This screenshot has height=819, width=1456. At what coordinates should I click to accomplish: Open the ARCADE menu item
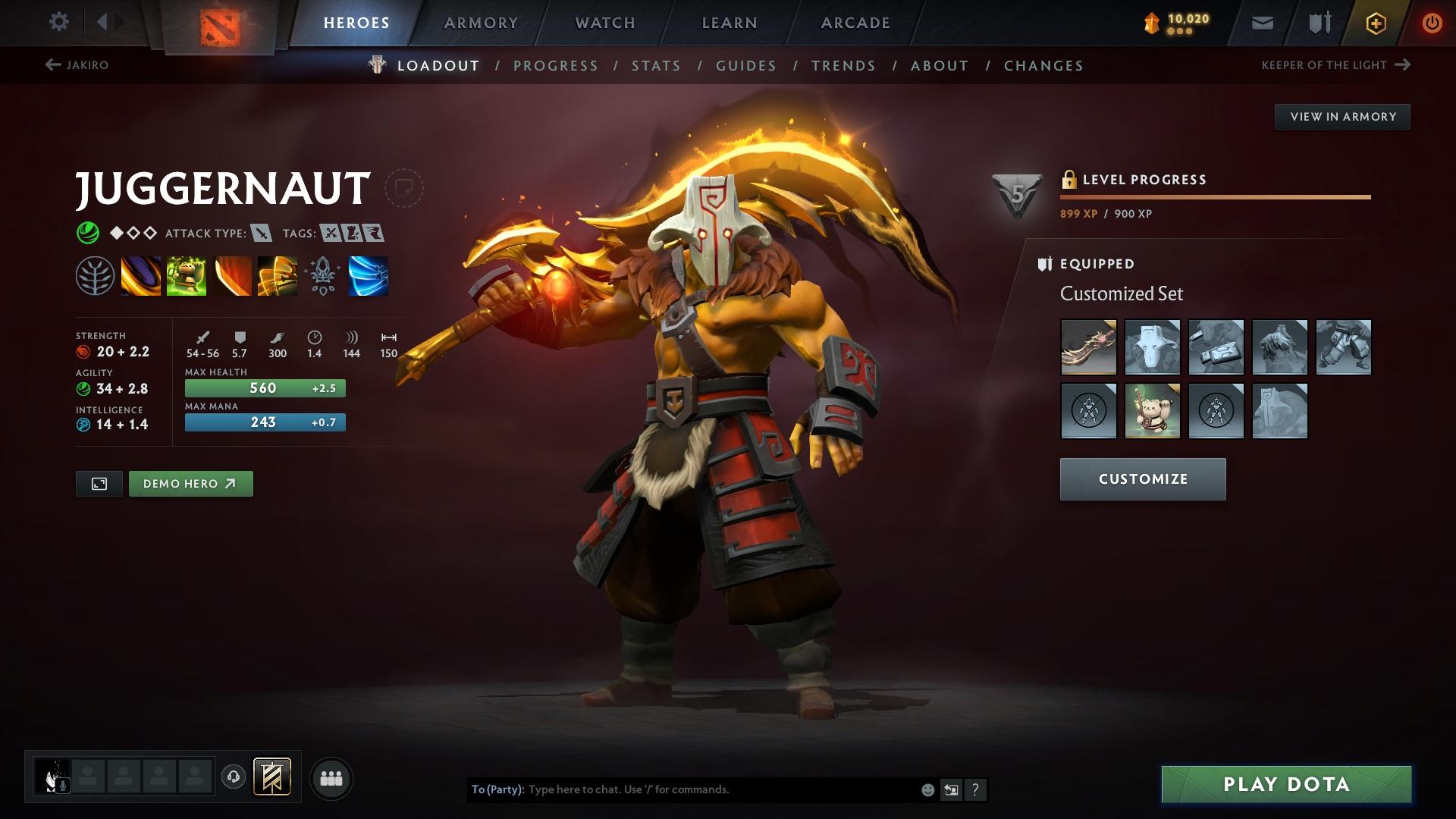[855, 23]
